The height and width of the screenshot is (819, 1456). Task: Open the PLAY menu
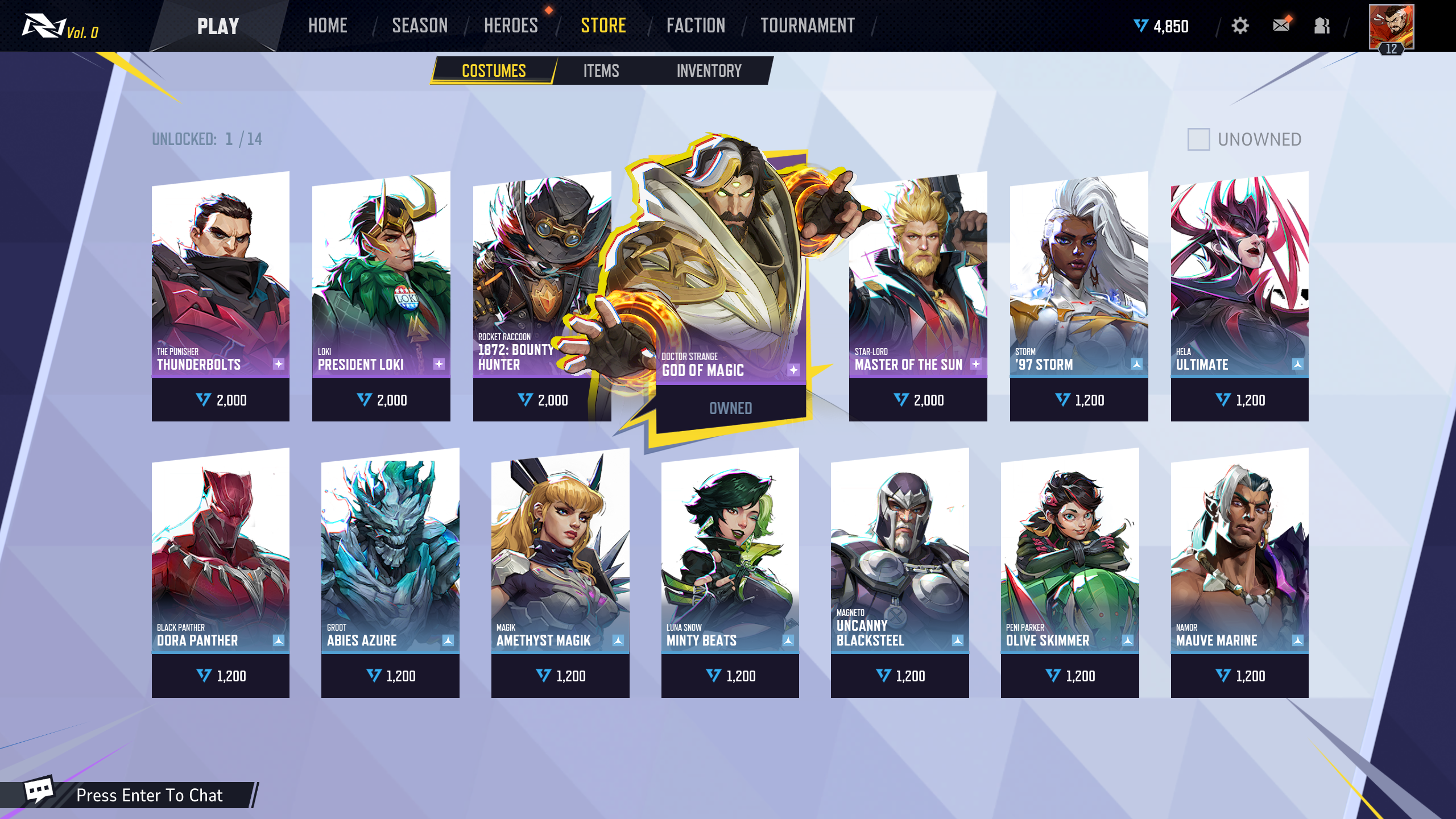tap(218, 26)
